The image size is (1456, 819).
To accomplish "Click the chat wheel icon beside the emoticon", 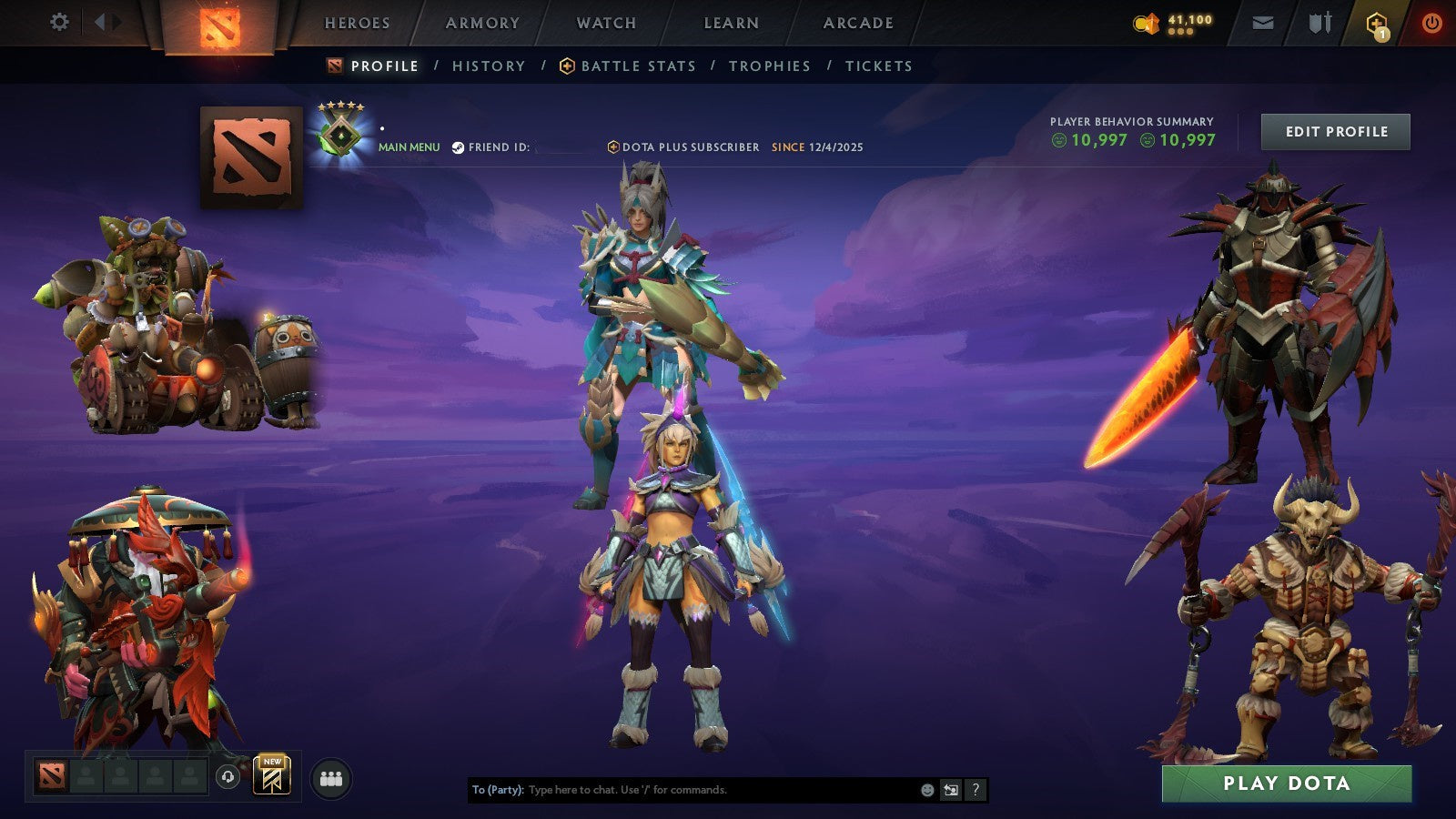I will [x=951, y=790].
